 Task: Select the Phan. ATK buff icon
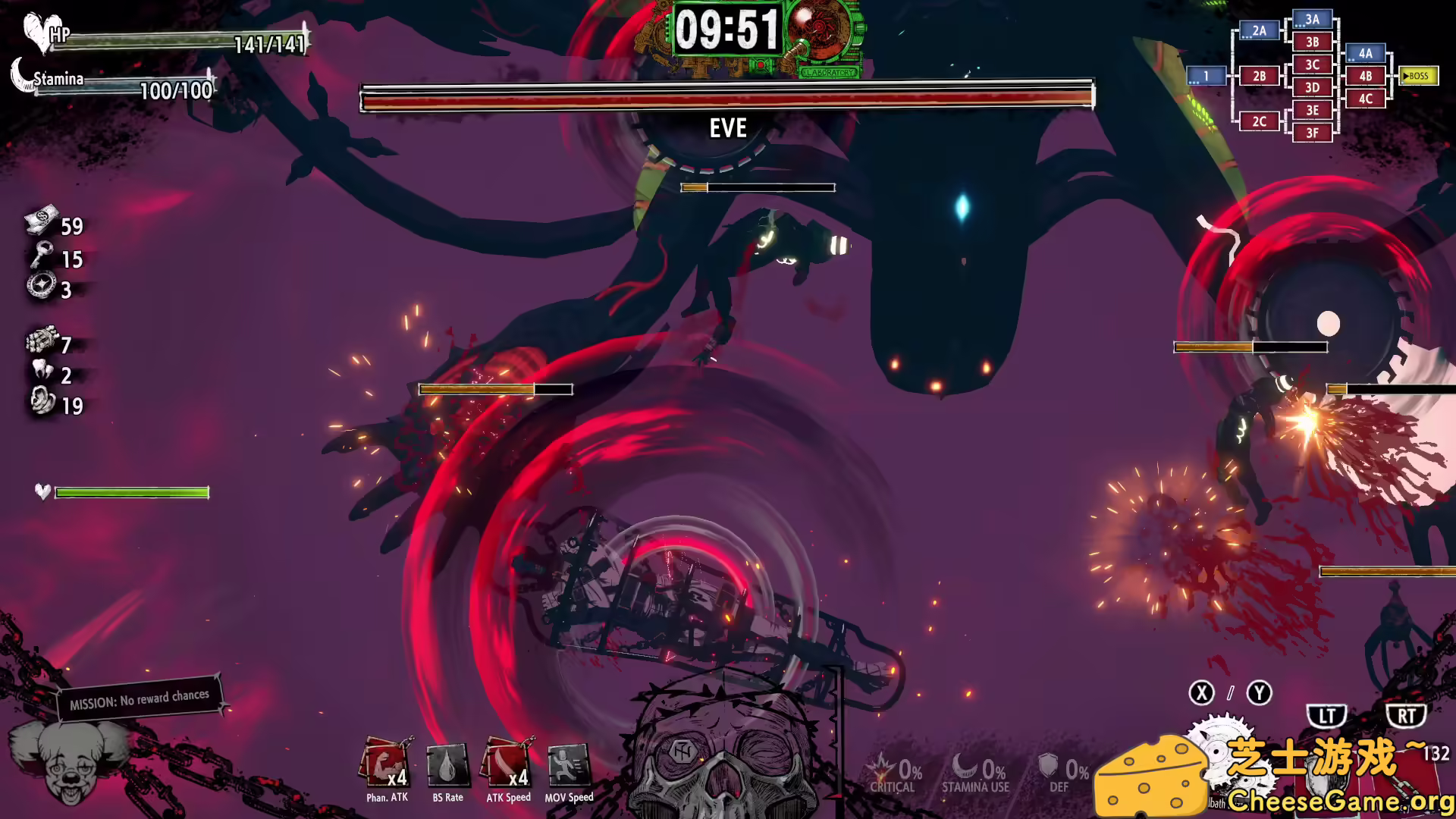[x=387, y=764]
